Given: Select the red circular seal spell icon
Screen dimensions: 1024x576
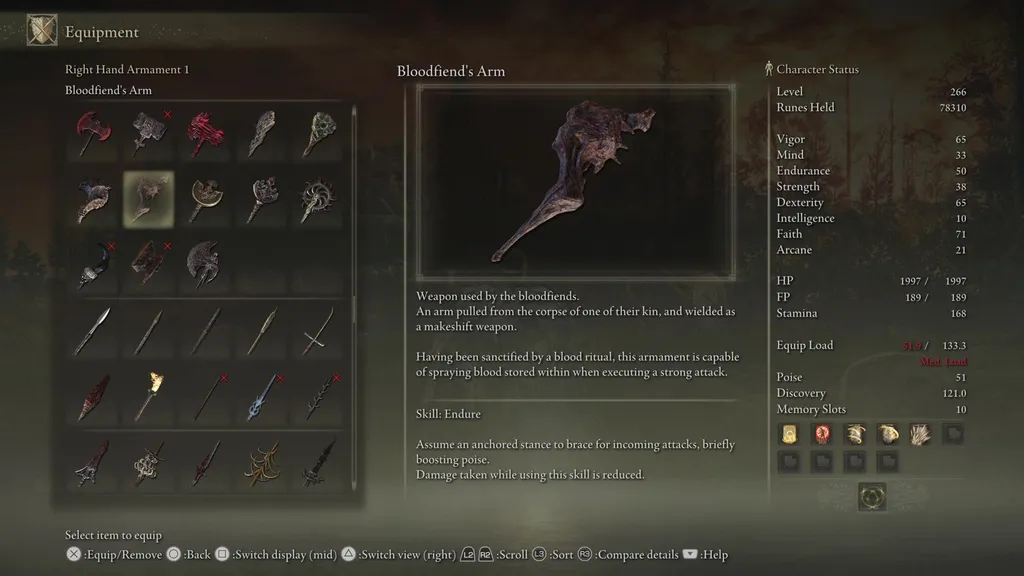Looking at the screenshot, I should (x=822, y=434).
